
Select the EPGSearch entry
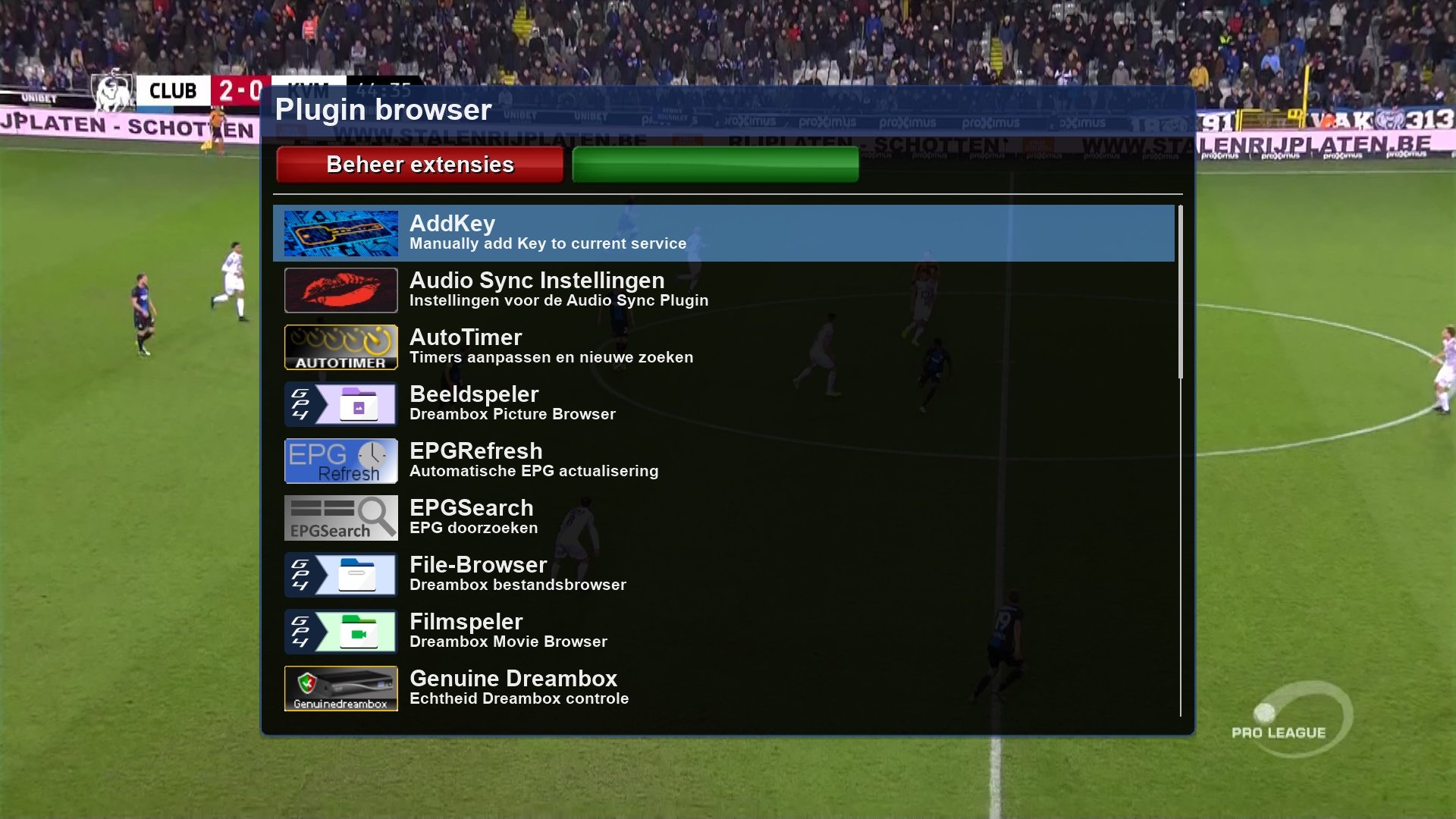723,517
